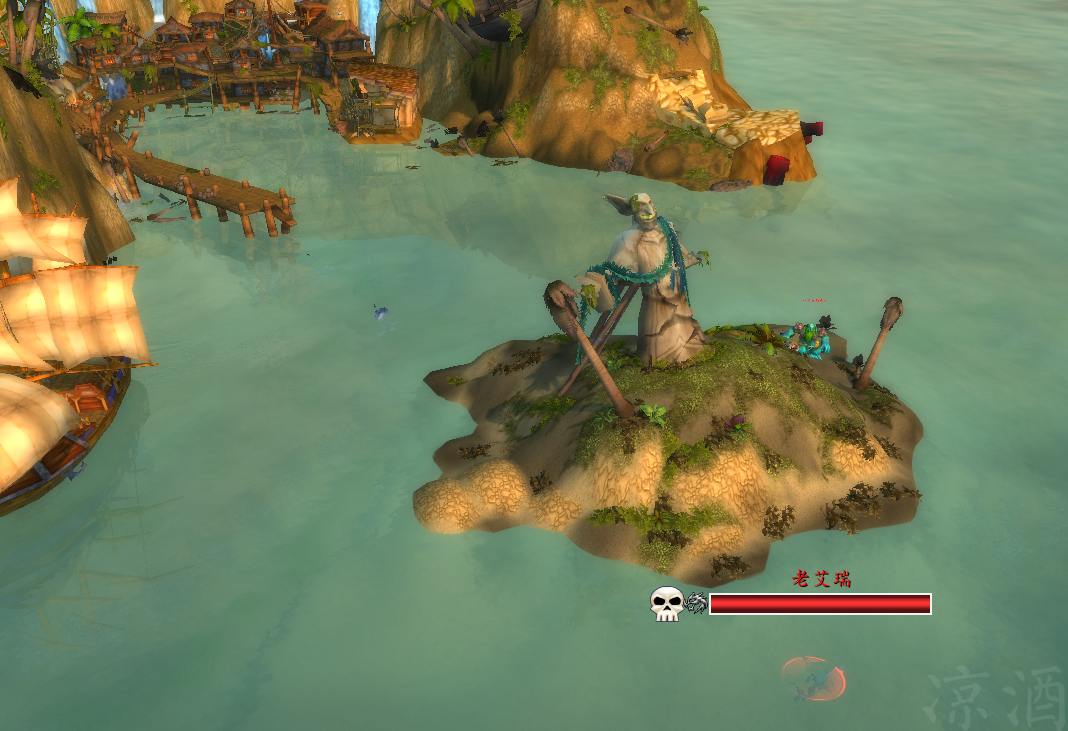The image size is (1068, 731).
Task: Select the 老艾瑞 enemy nameplate
Action: click(x=820, y=603)
